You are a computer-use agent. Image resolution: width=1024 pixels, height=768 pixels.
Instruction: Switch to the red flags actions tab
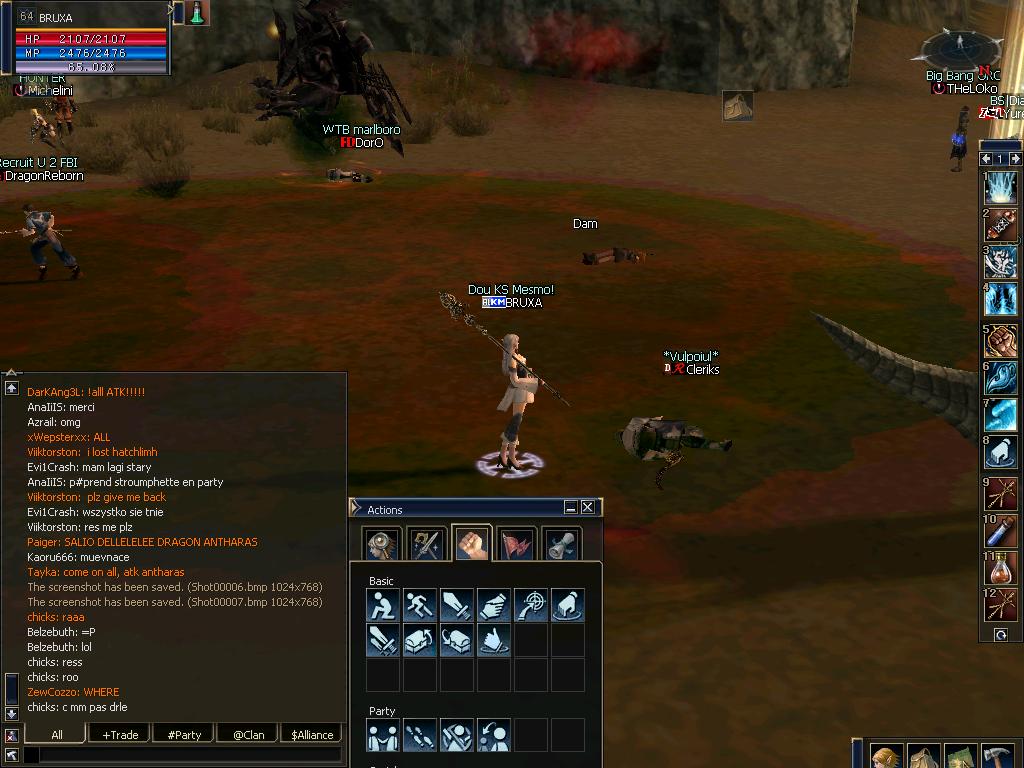pos(516,545)
